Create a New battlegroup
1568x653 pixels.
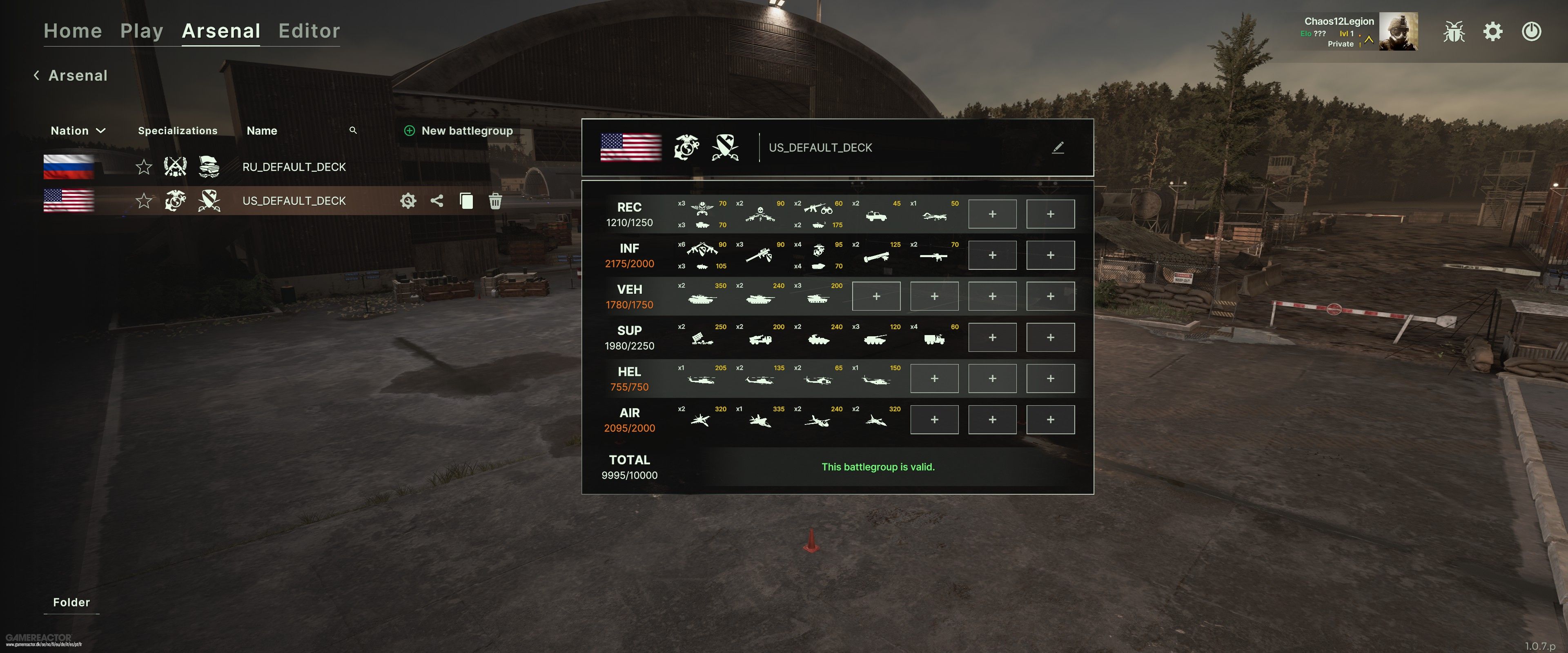point(459,131)
